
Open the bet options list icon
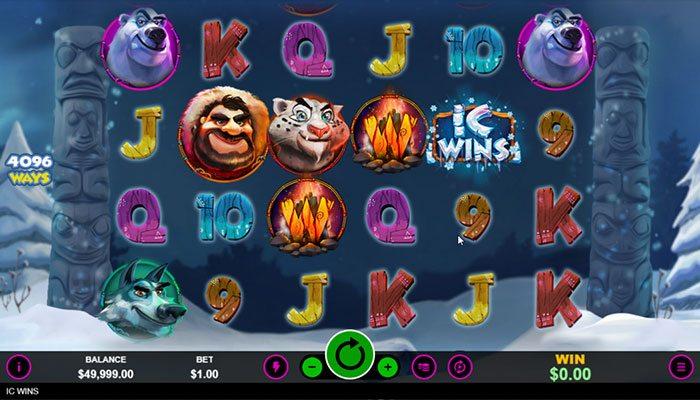(x=424, y=367)
